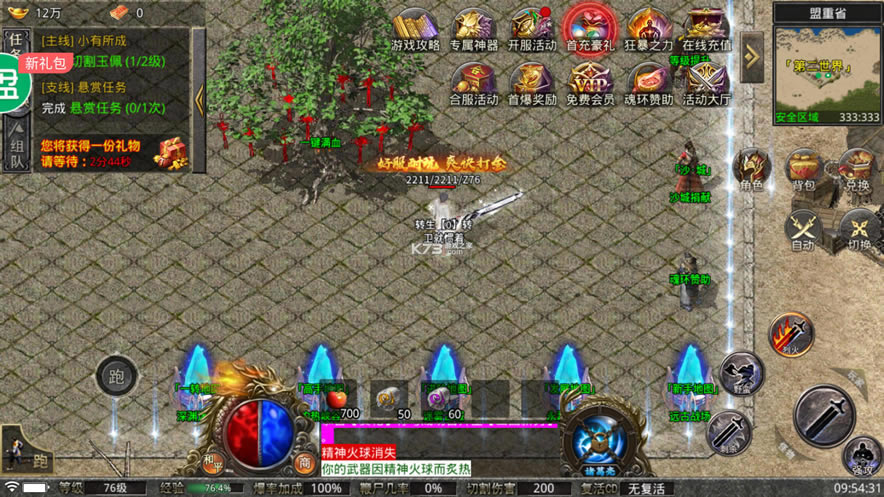Activate the 烈火 flaming sword skill

tap(790, 334)
